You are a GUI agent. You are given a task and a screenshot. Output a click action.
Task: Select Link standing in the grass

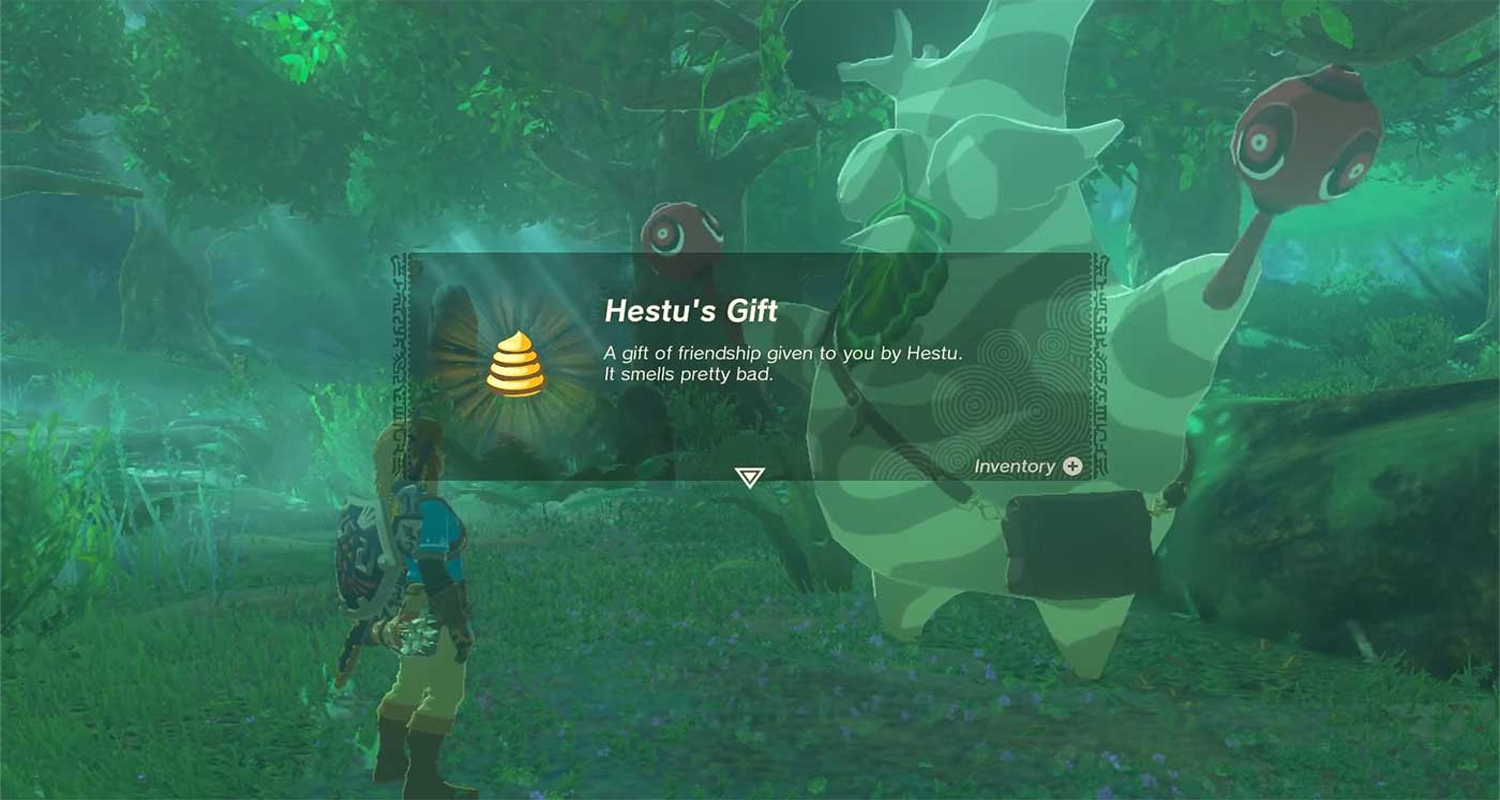[x=415, y=600]
